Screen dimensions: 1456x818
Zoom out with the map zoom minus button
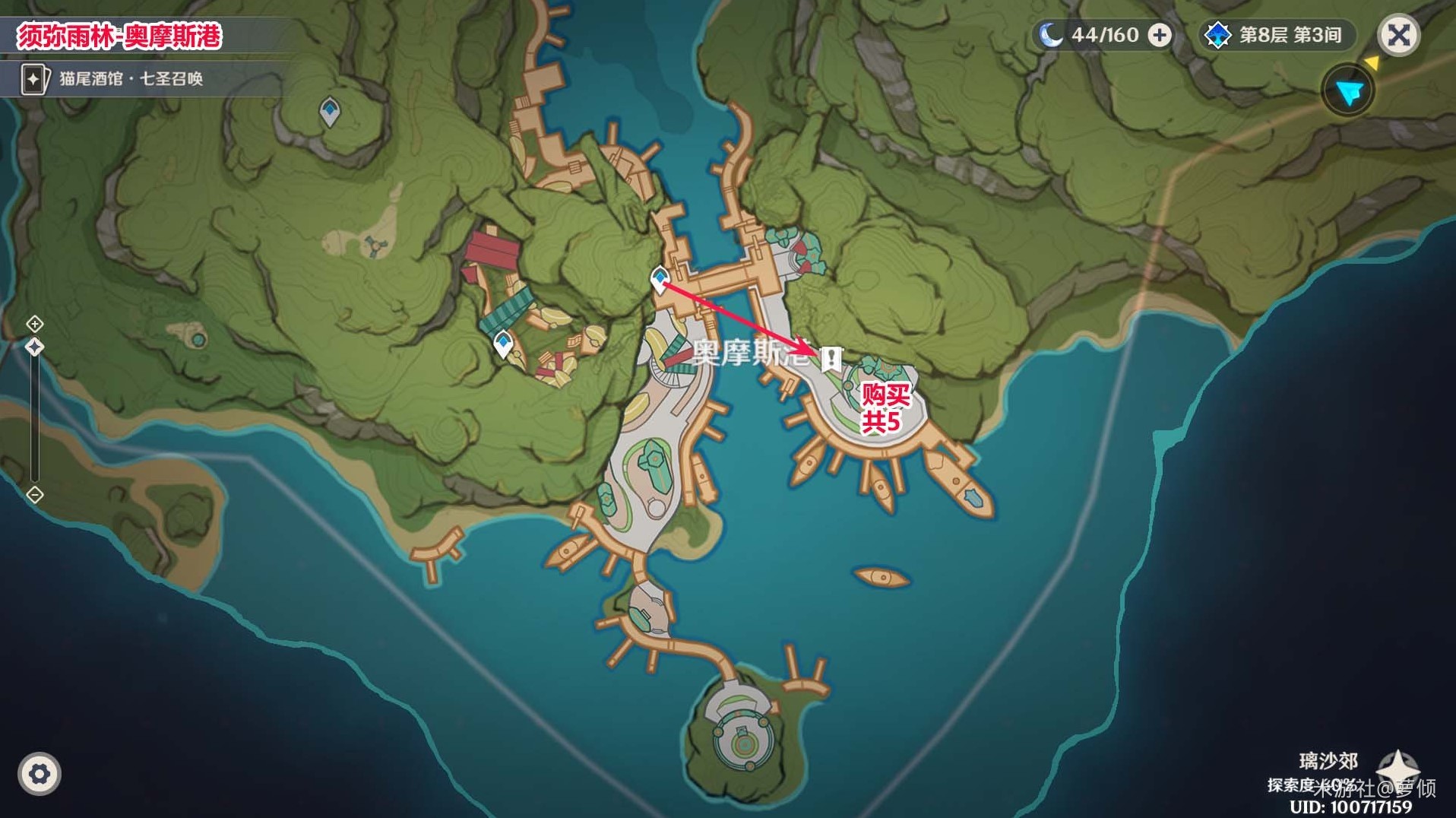(x=35, y=495)
